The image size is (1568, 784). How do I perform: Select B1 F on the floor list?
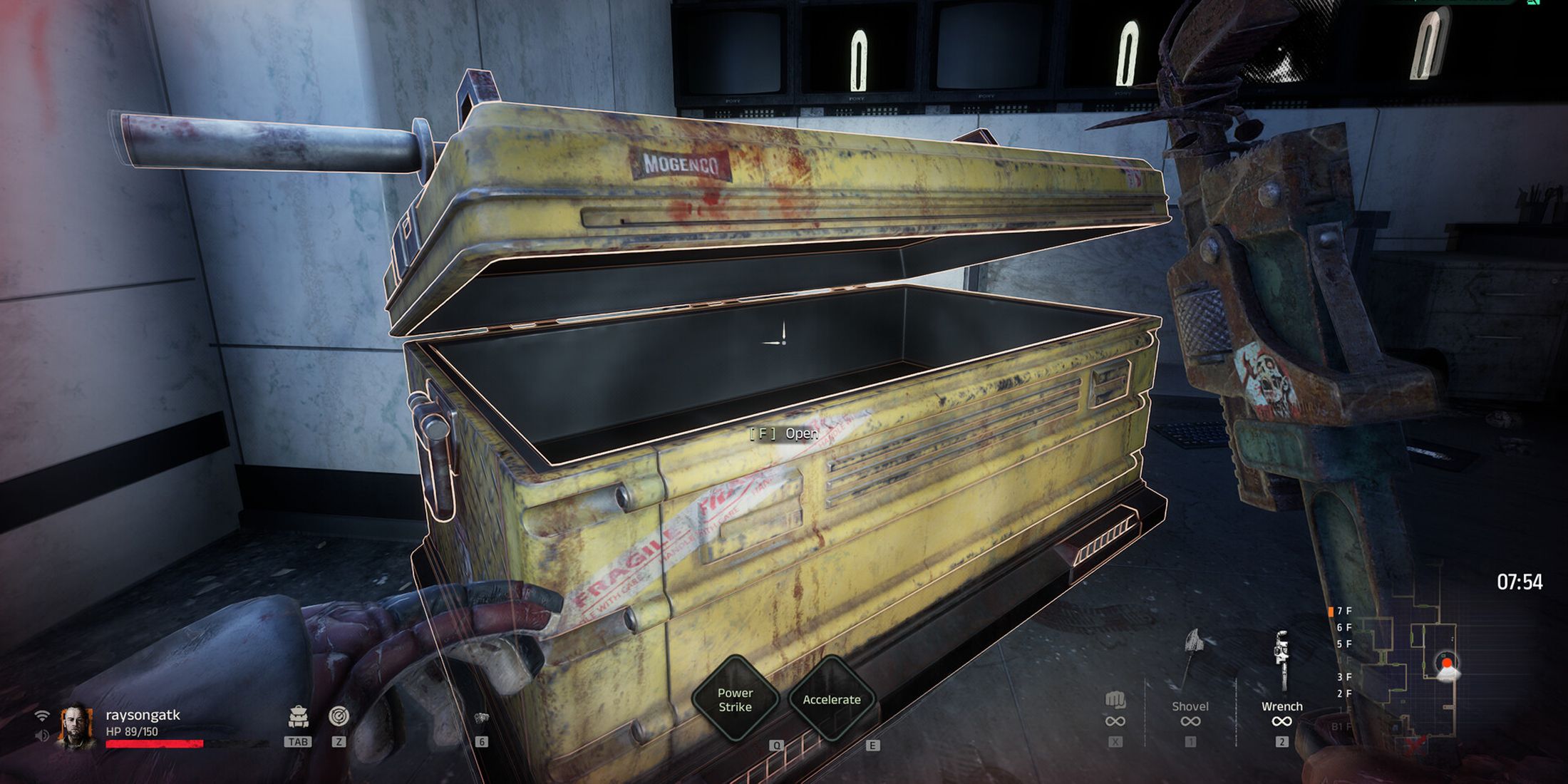(1341, 726)
